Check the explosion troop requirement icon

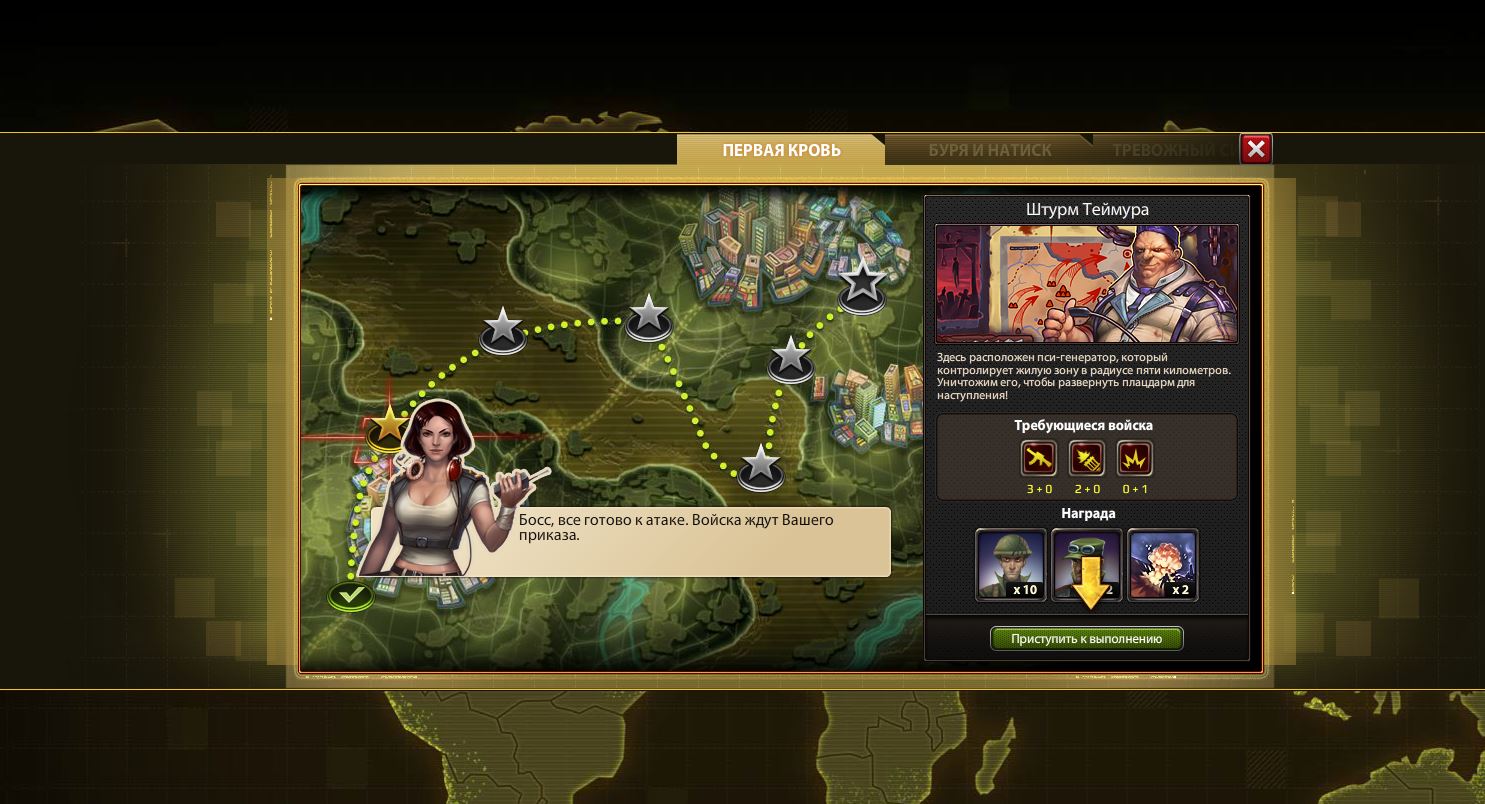click(1135, 459)
